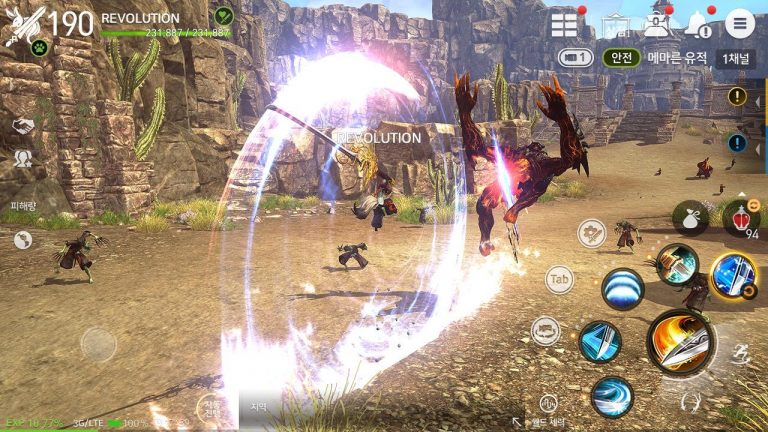The image size is (768, 432).
Task: Trigger the main sword slash attack
Action: (680, 340)
